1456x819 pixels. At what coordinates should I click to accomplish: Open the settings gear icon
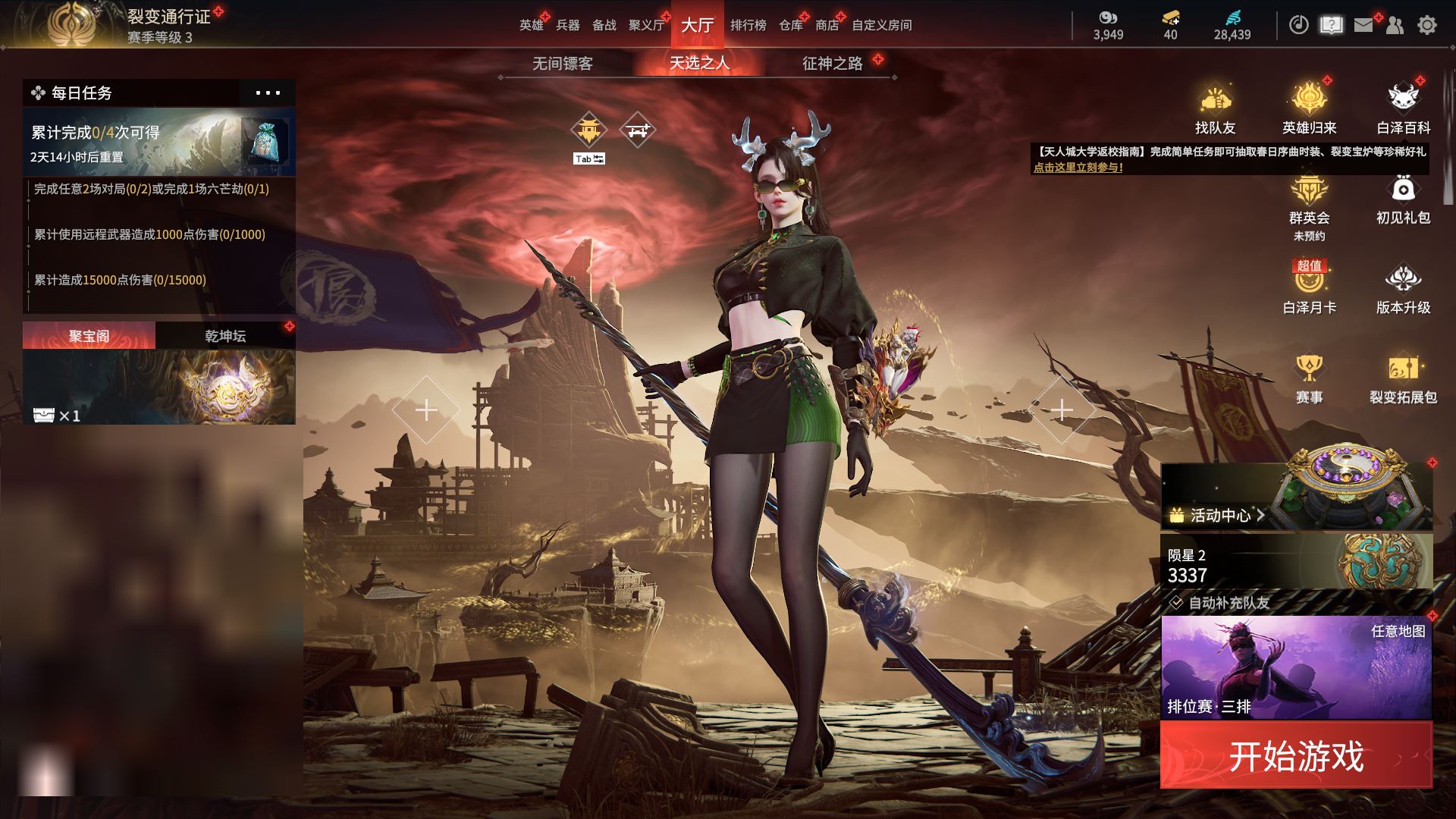point(1426,25)
